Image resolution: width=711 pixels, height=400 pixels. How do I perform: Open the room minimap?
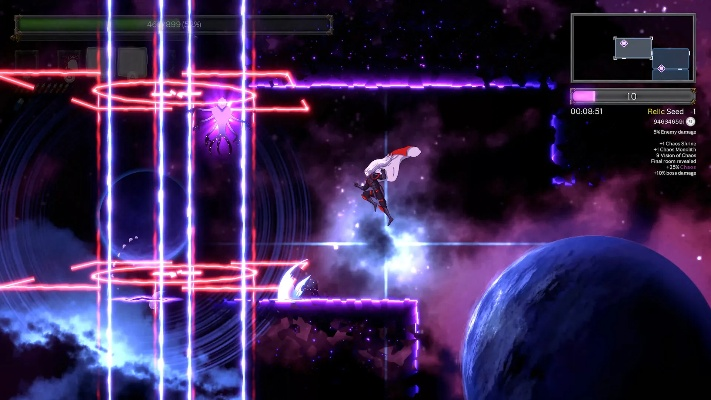click(x=632, y=47)
